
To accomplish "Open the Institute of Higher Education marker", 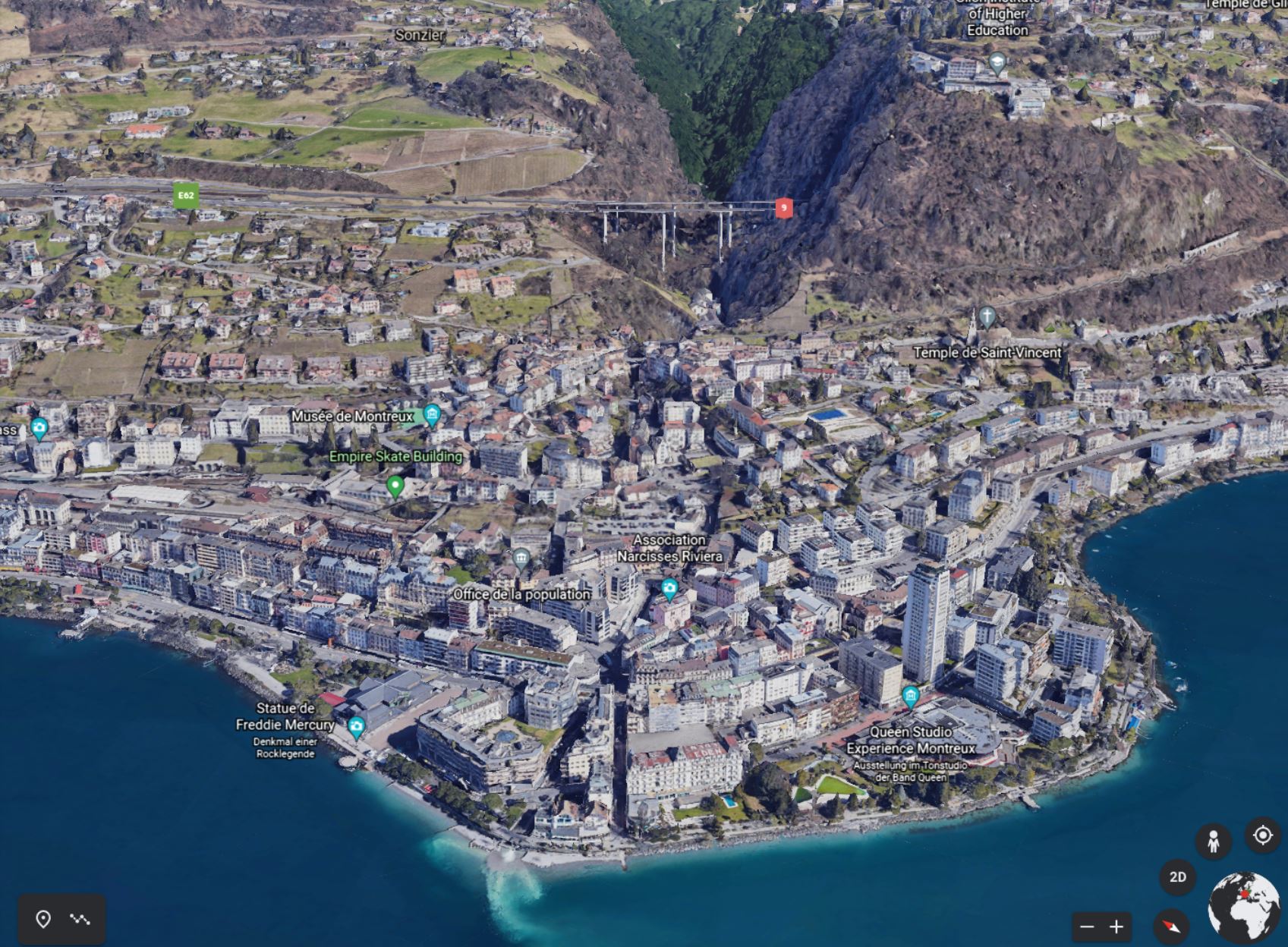I will point(997,63).
